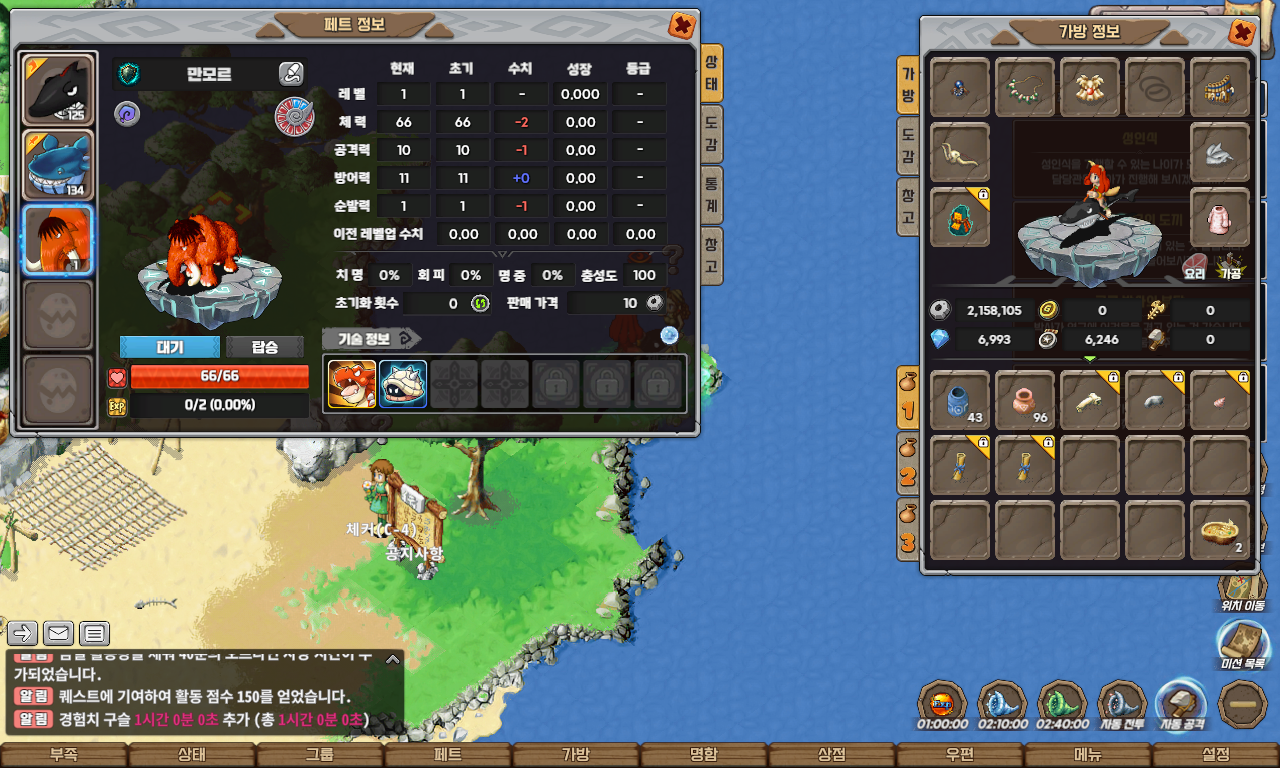The width and height of the screenshot is (1280, 768).
Task: Open the 우편 mail menu
Action: click(x=959, y=755)
